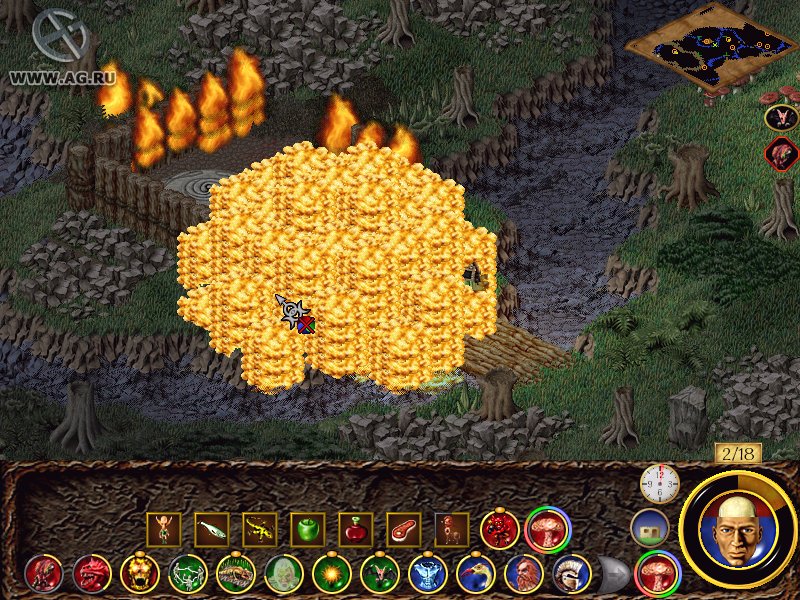Choose the fish item slot
This screenshot has width=800, height=600.
(x=212, y=529)
